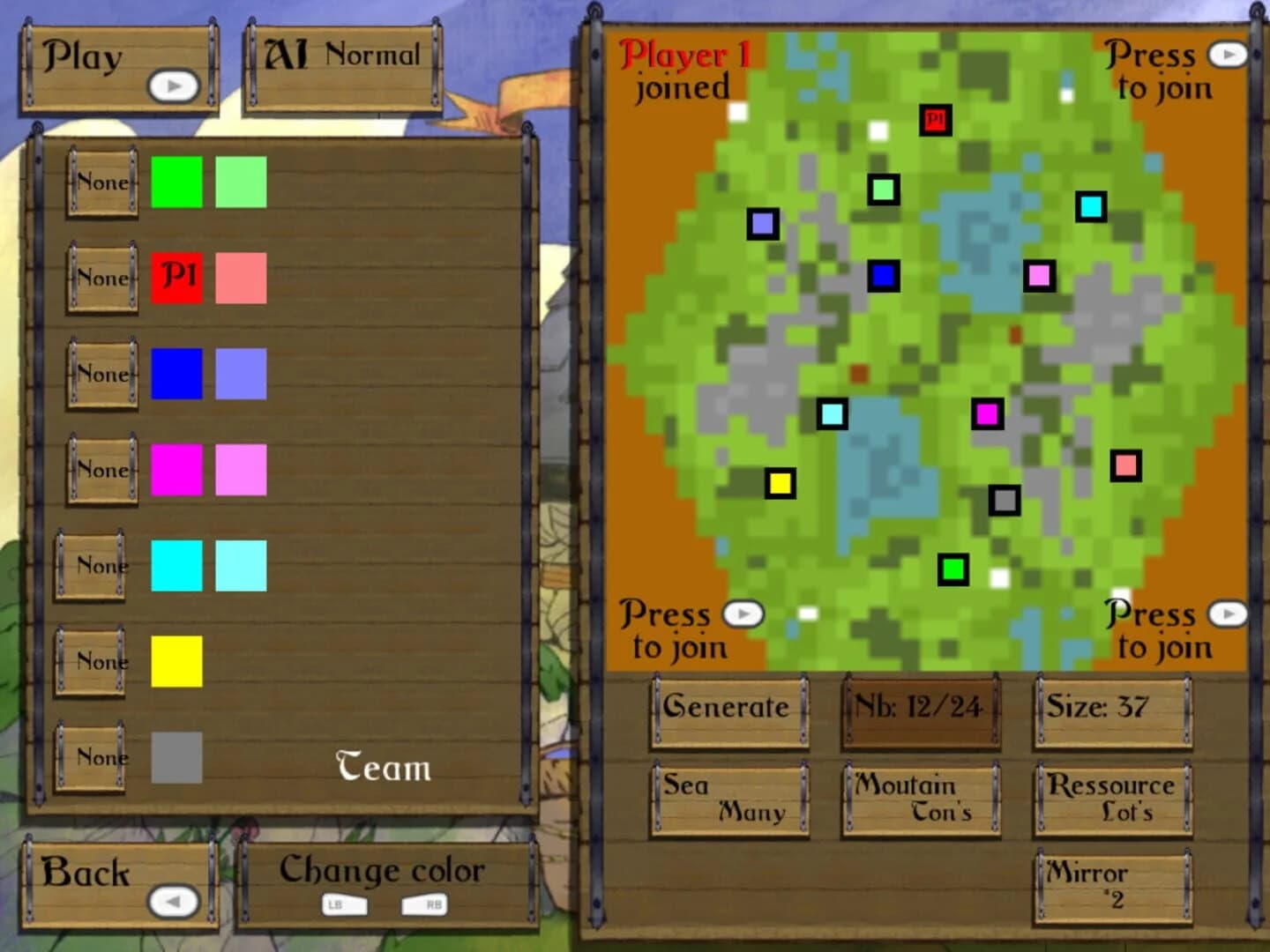Image resolution: width=1270 pixels, height=952 pixels.
Task: Adjust the Sea Many setting
Action: point(728,800)
